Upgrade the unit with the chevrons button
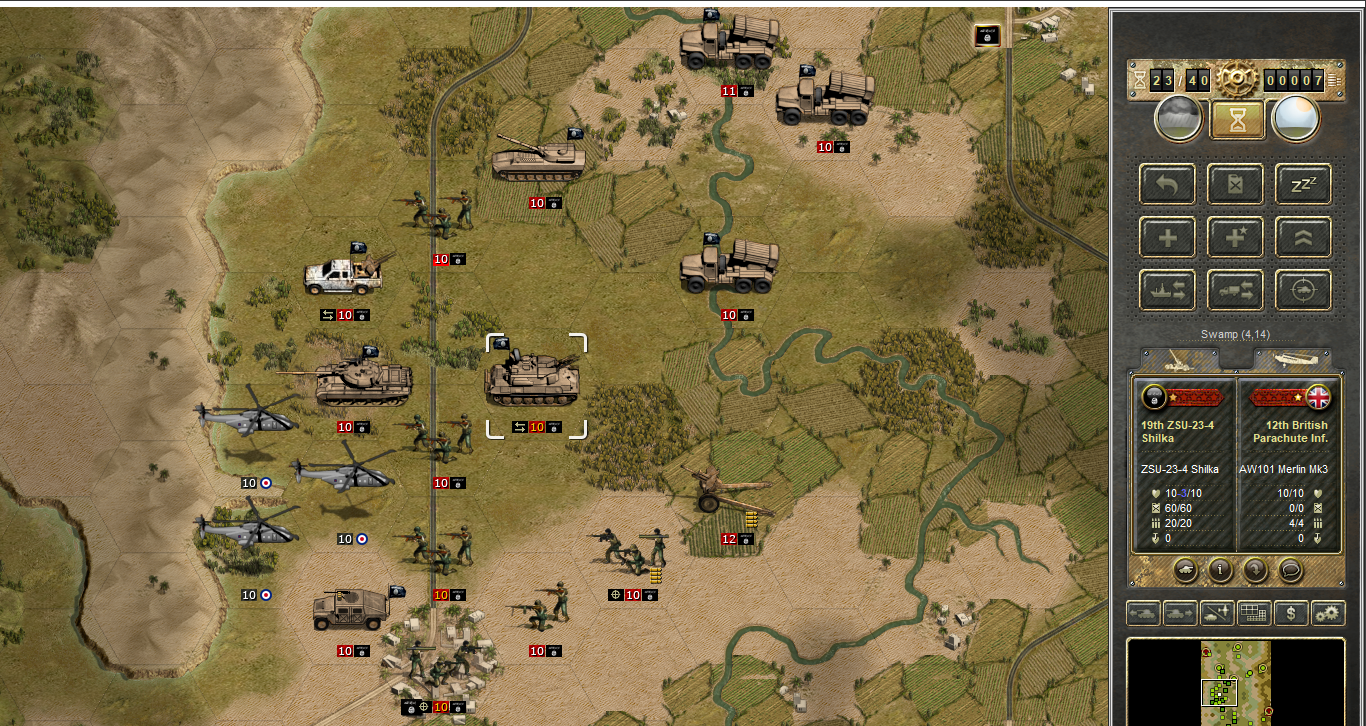This screenshot has height=726, width=1366. click(x=1302, y=238)
